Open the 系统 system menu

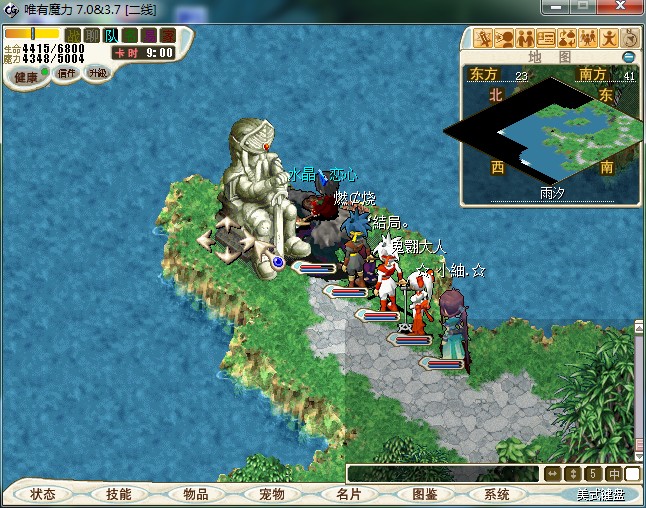(497, 494)
